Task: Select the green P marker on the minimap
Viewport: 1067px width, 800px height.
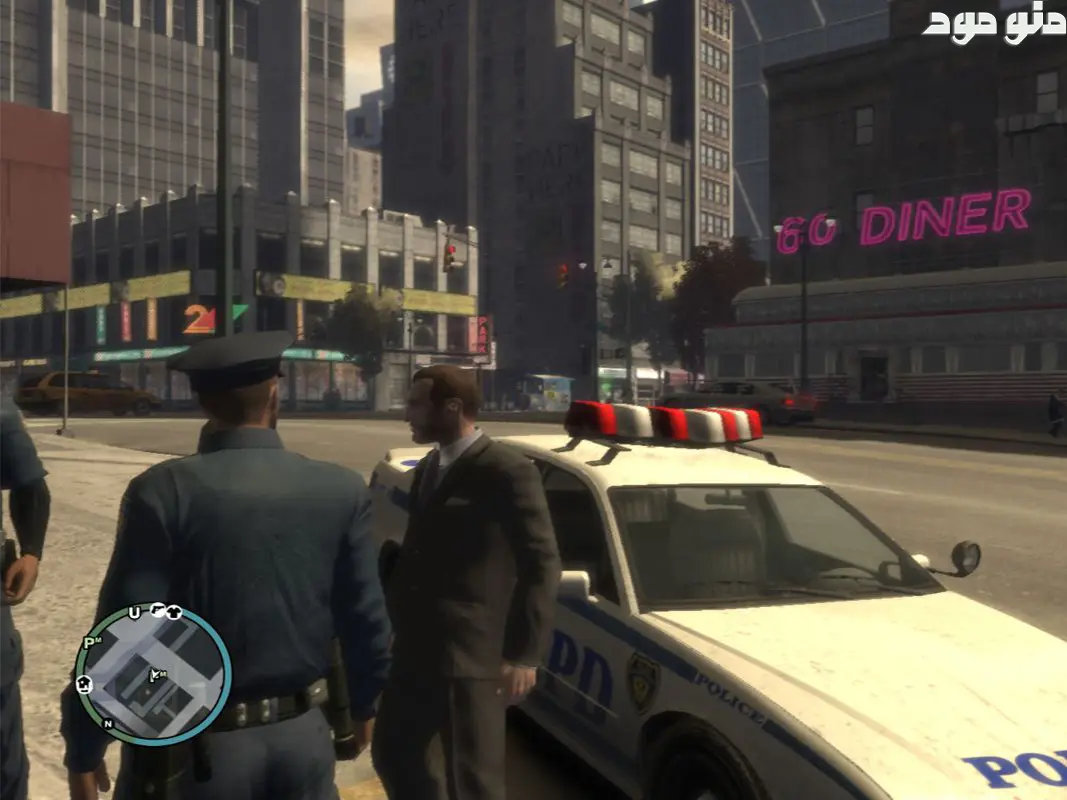Action: tap(89, 642)
